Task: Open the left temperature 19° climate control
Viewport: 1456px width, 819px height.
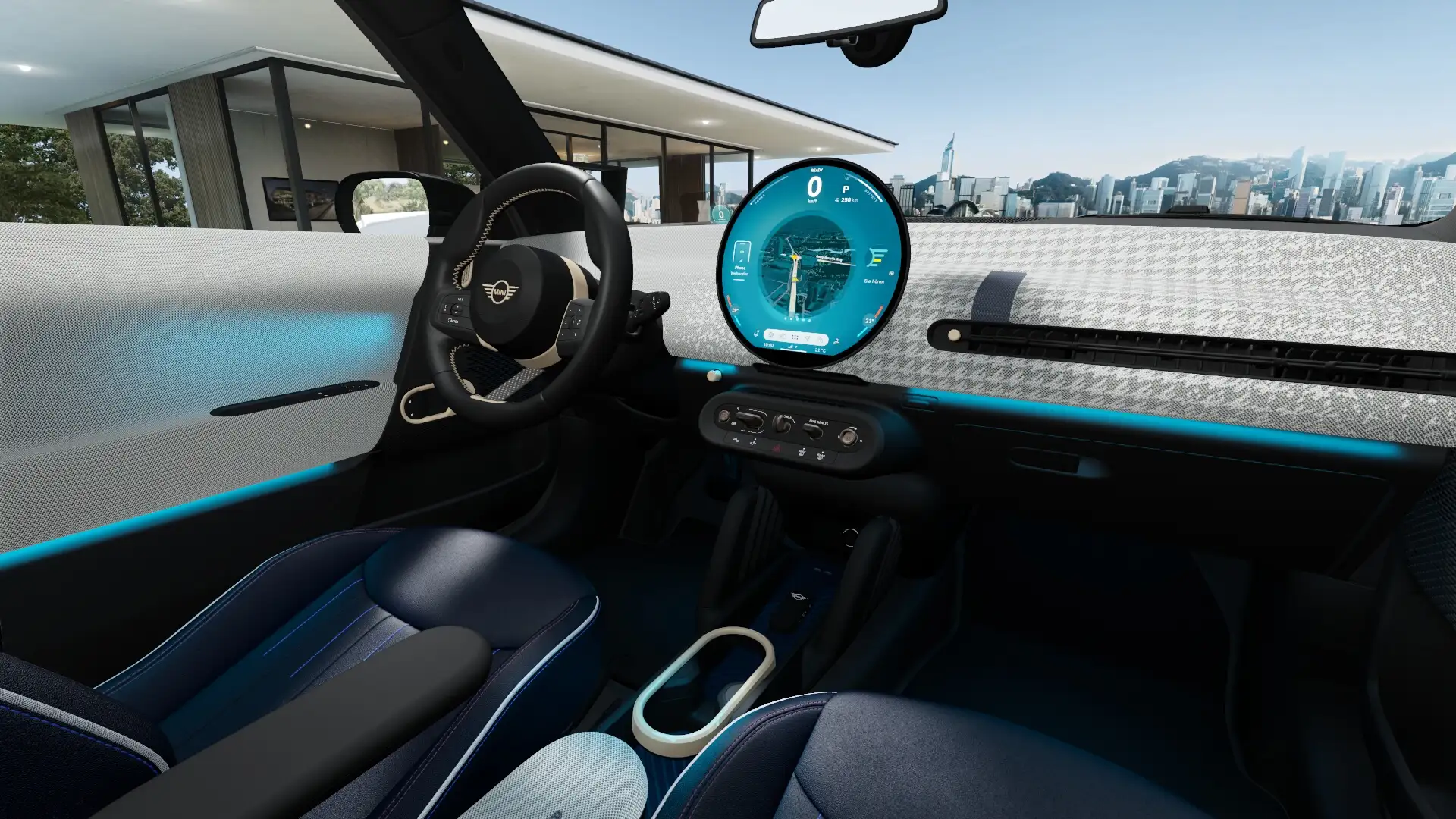Action: click(x=736, y=310)
